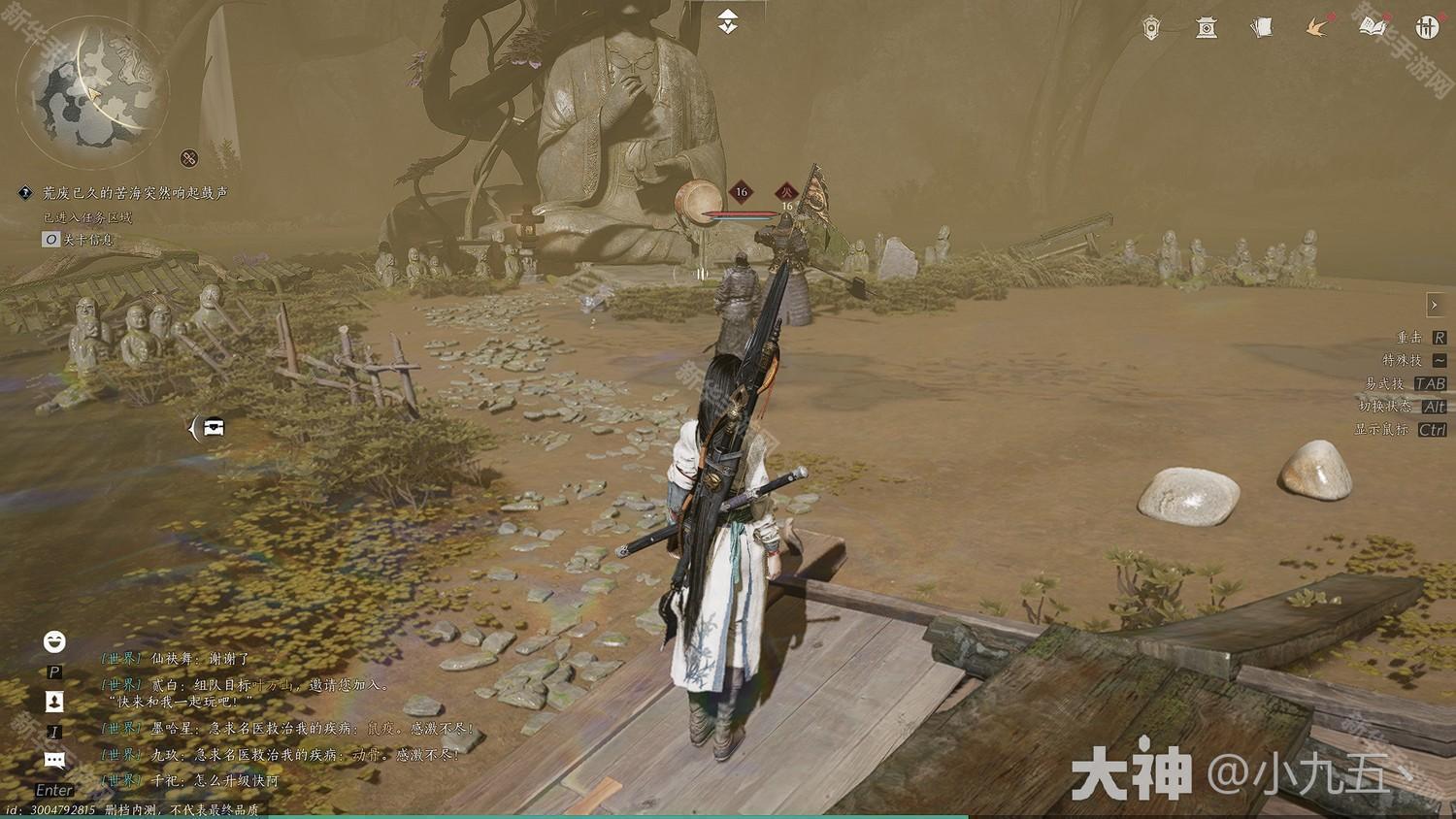The width and height of the screenshot is (1456, 819).
Task: Open the chat speech bubble icon
Action: click(x=54, y=761)
